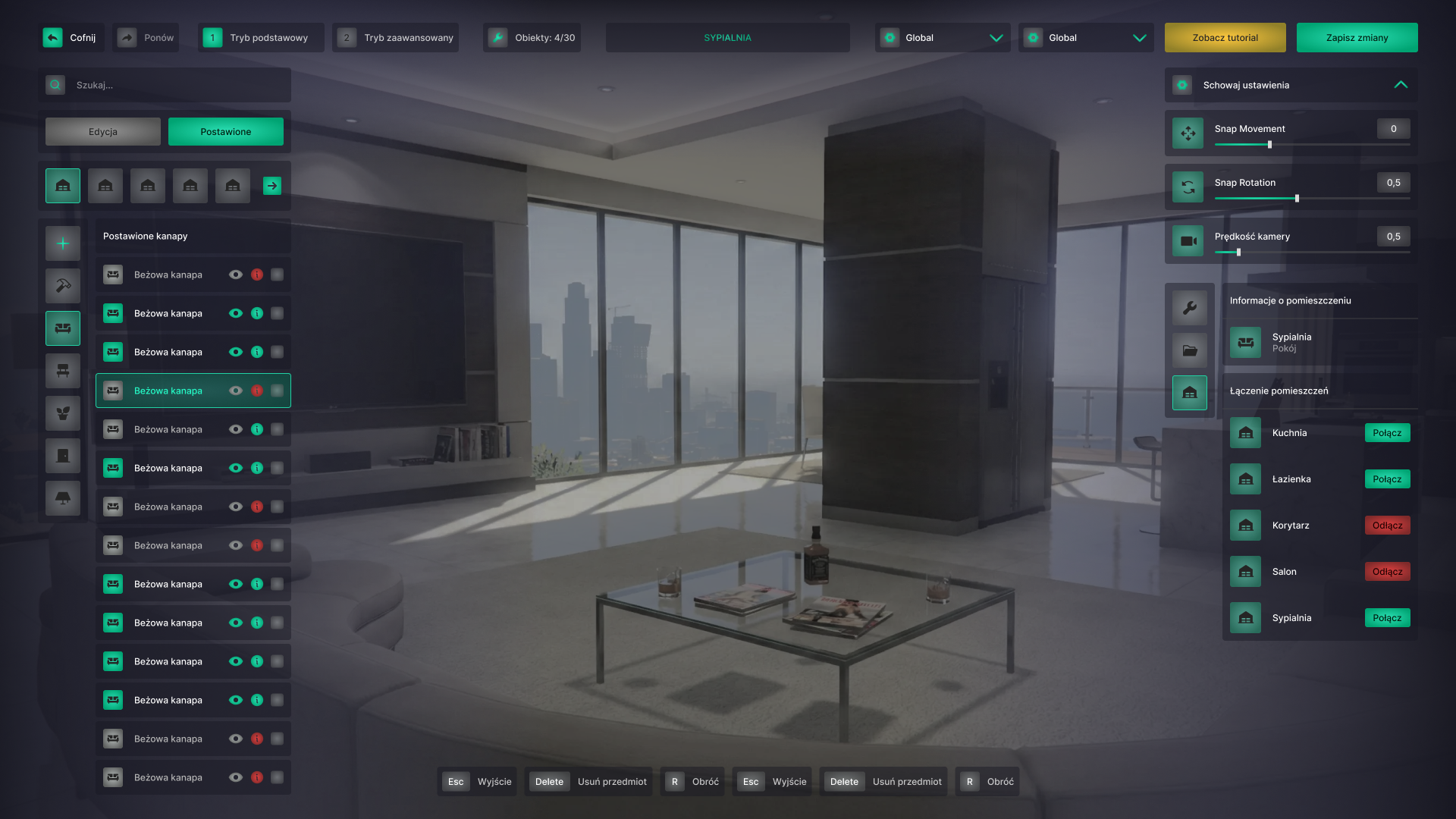Switch to Tryb zaawansowany mode

point(394,36)
